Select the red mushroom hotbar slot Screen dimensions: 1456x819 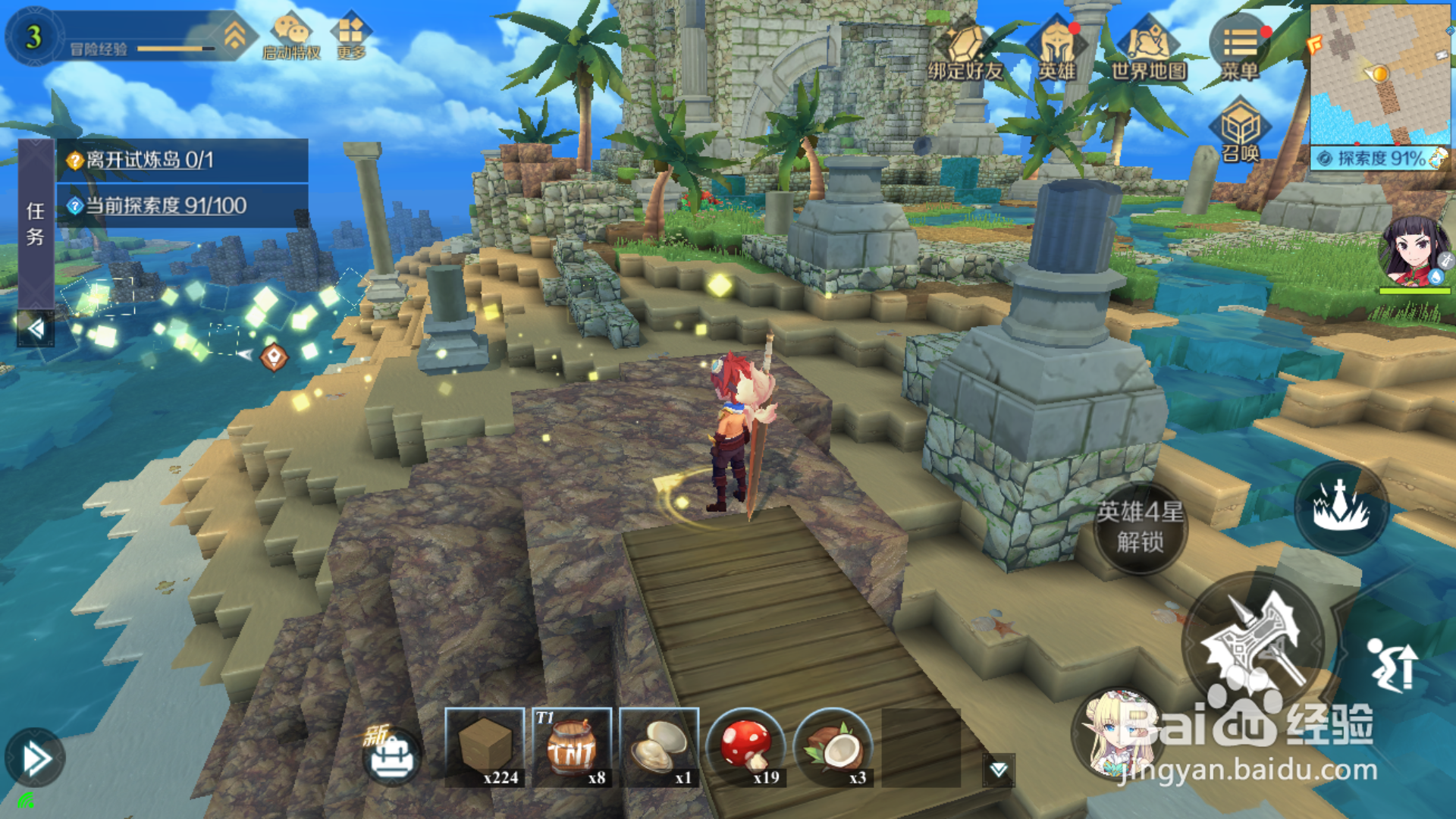746,747
